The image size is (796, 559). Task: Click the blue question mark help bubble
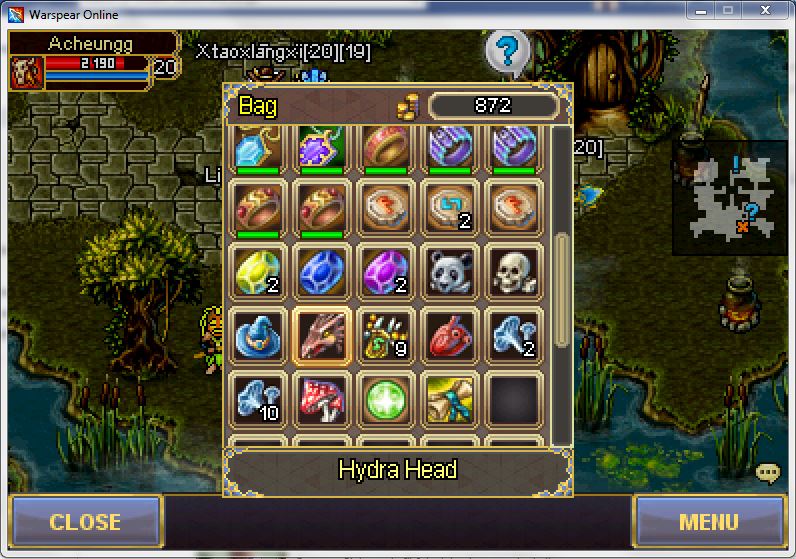point(508,50)
